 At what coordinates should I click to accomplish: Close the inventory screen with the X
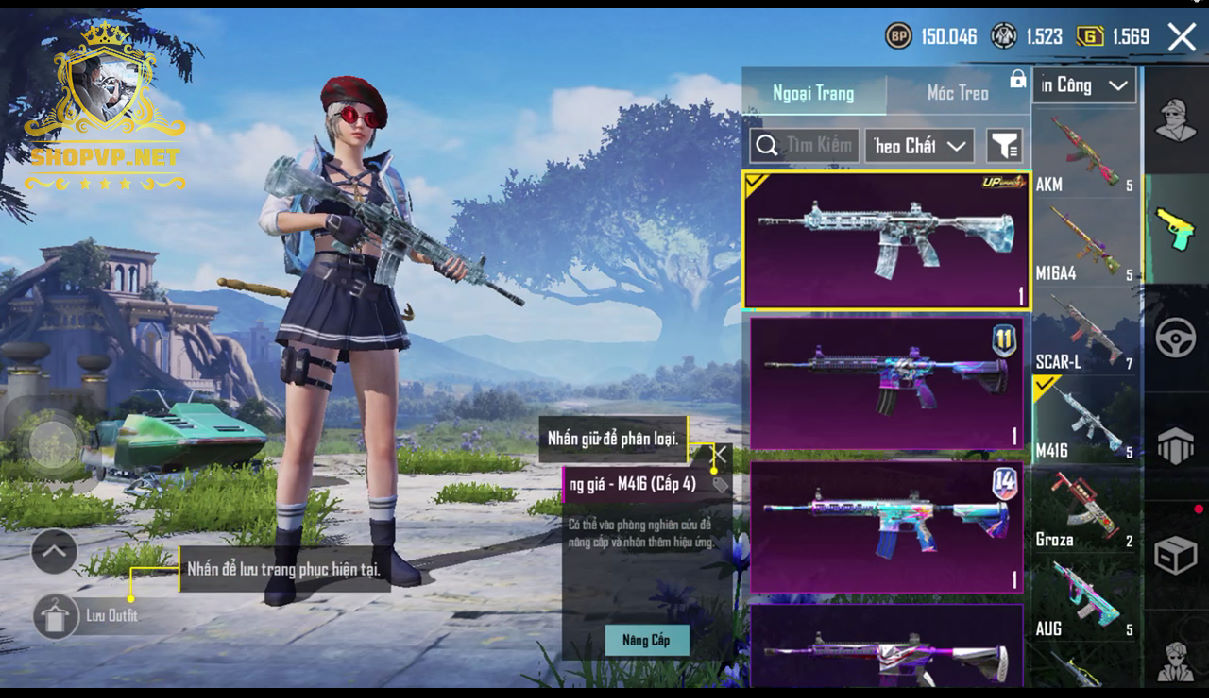point(1181,38)
